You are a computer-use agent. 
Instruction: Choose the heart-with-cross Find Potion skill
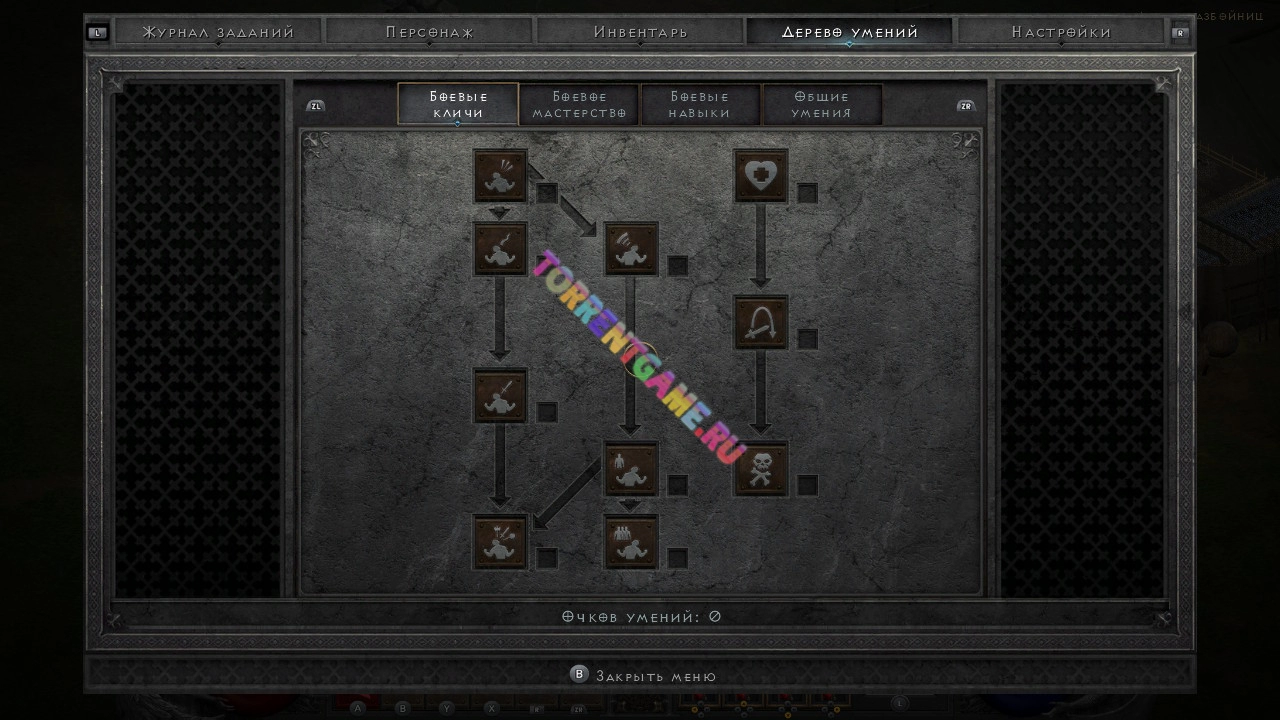pos(761,176)
